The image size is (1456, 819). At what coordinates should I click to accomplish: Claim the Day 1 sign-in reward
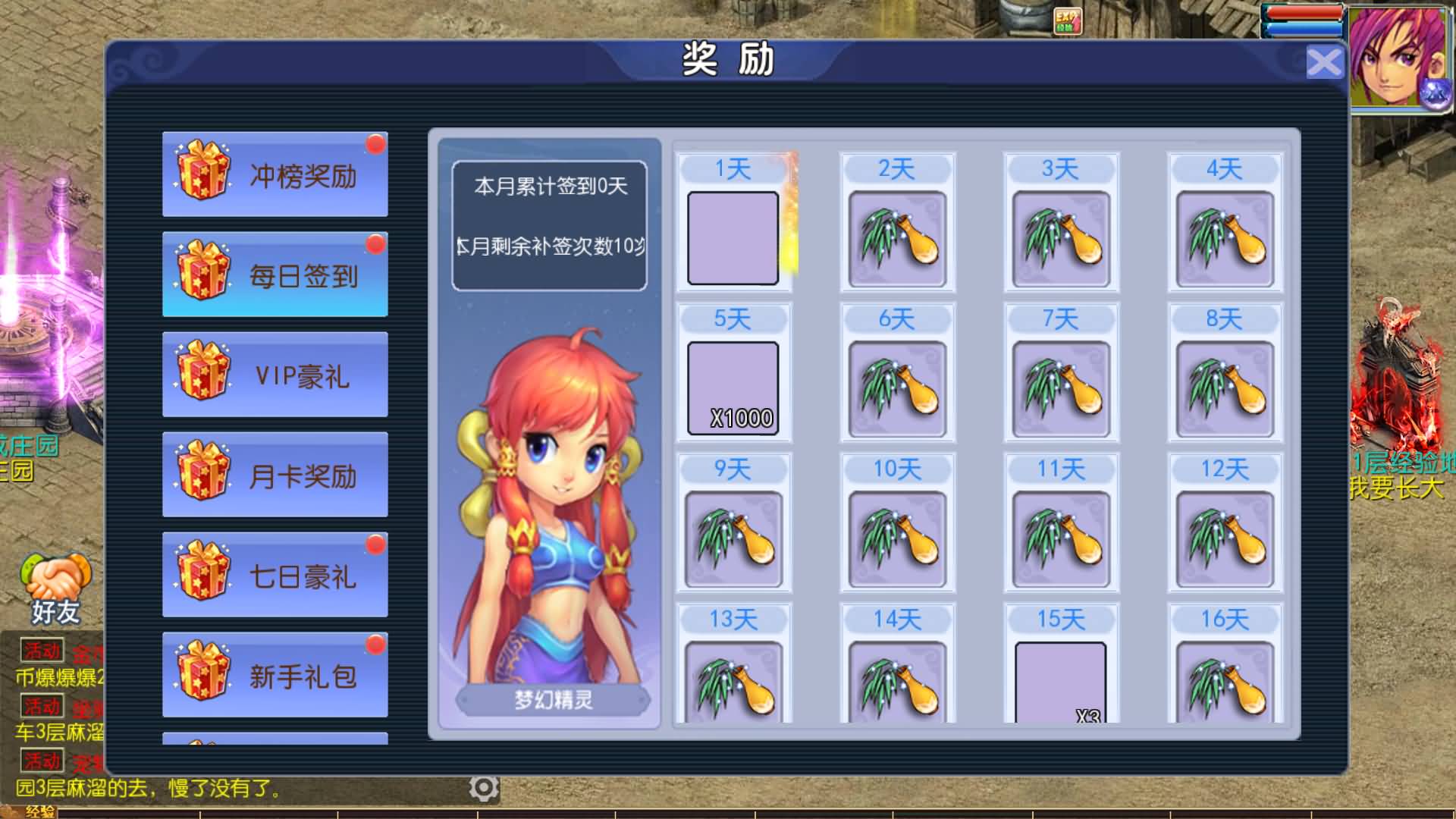(733, 237)
